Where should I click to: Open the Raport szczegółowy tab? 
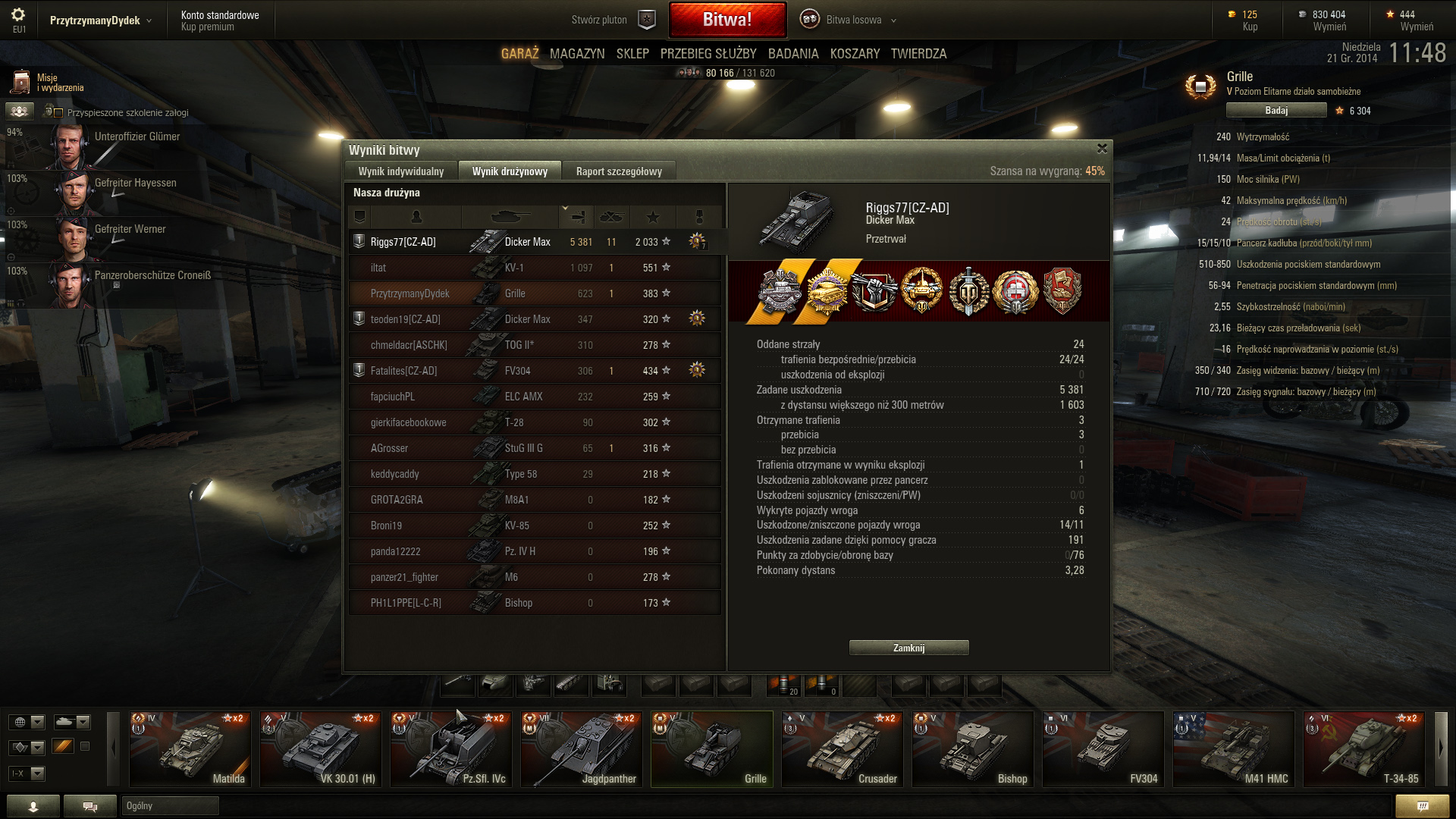[618, 171]
